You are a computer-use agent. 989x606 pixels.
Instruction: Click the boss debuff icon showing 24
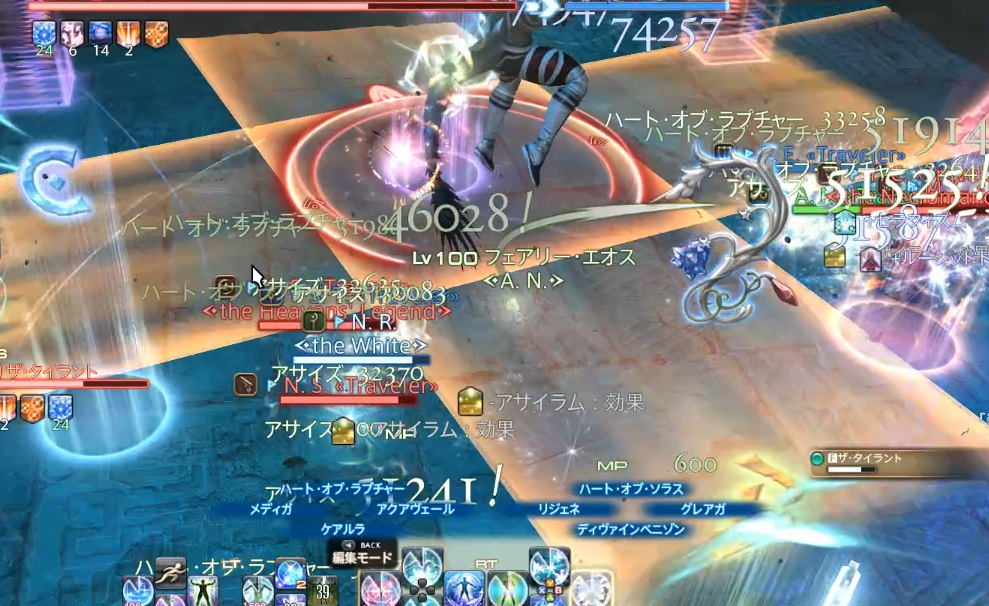44,35
